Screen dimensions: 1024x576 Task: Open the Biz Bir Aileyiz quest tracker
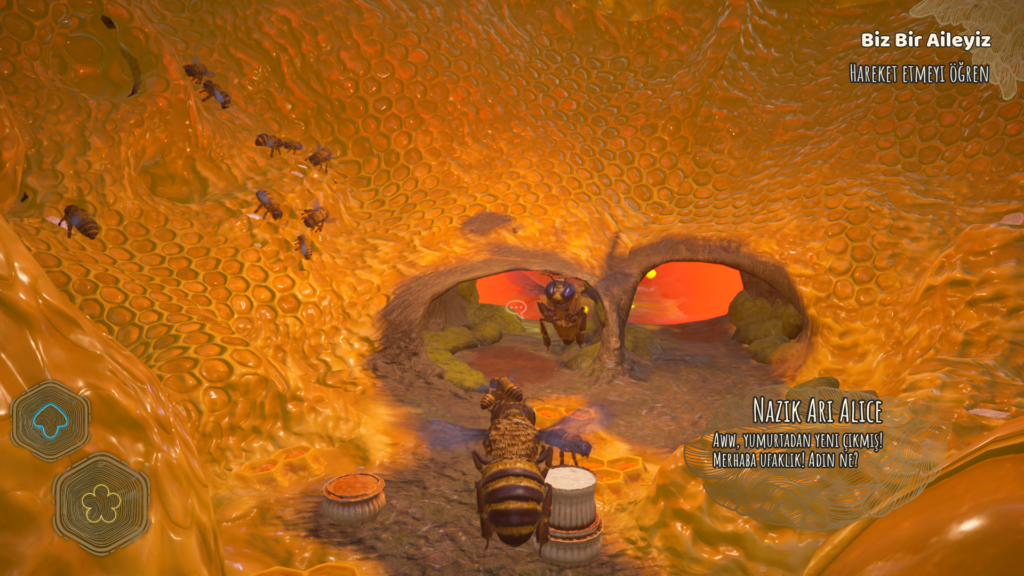(x=925, y=40)
